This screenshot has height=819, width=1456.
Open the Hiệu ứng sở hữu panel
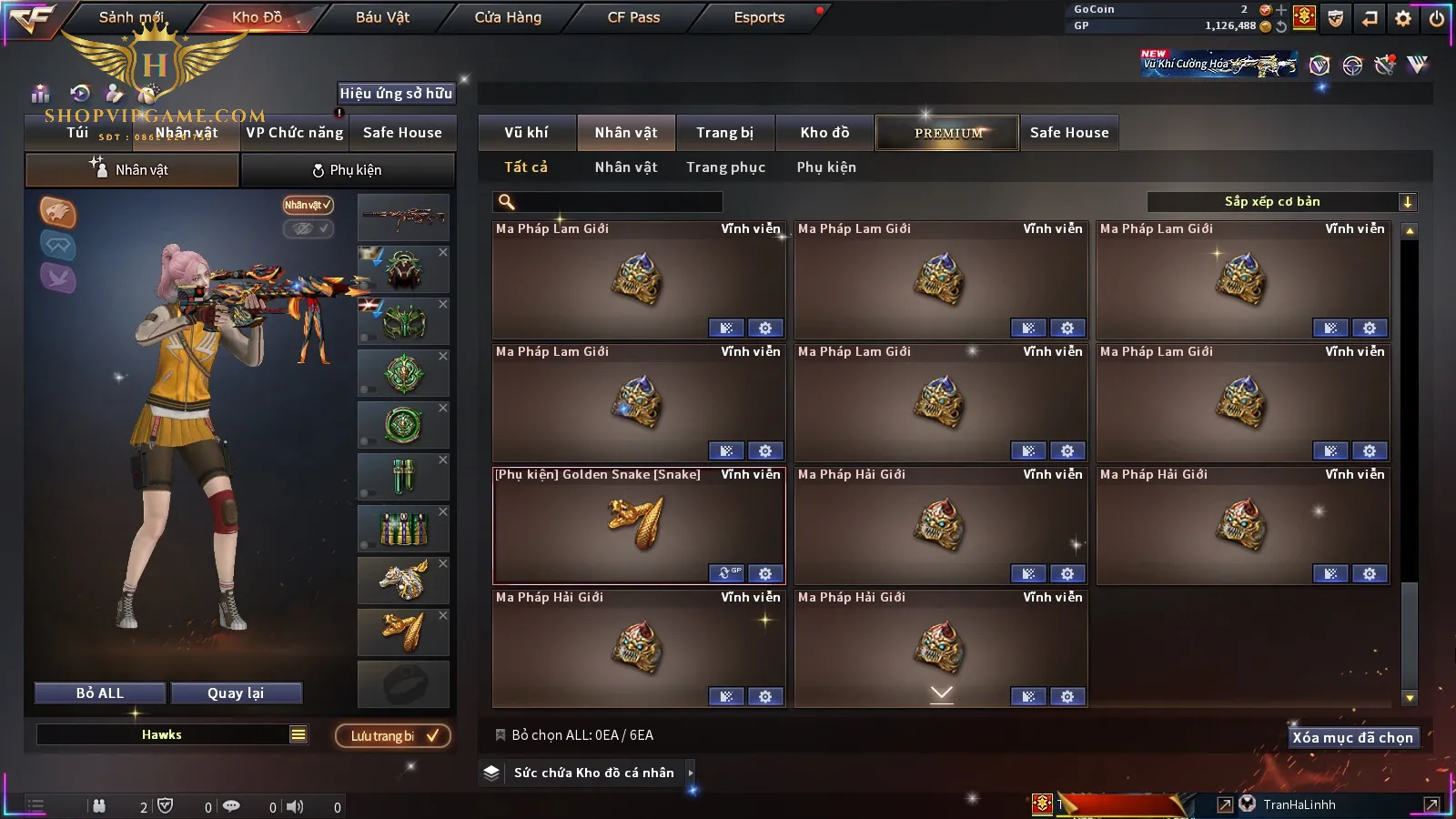point(396,93)
